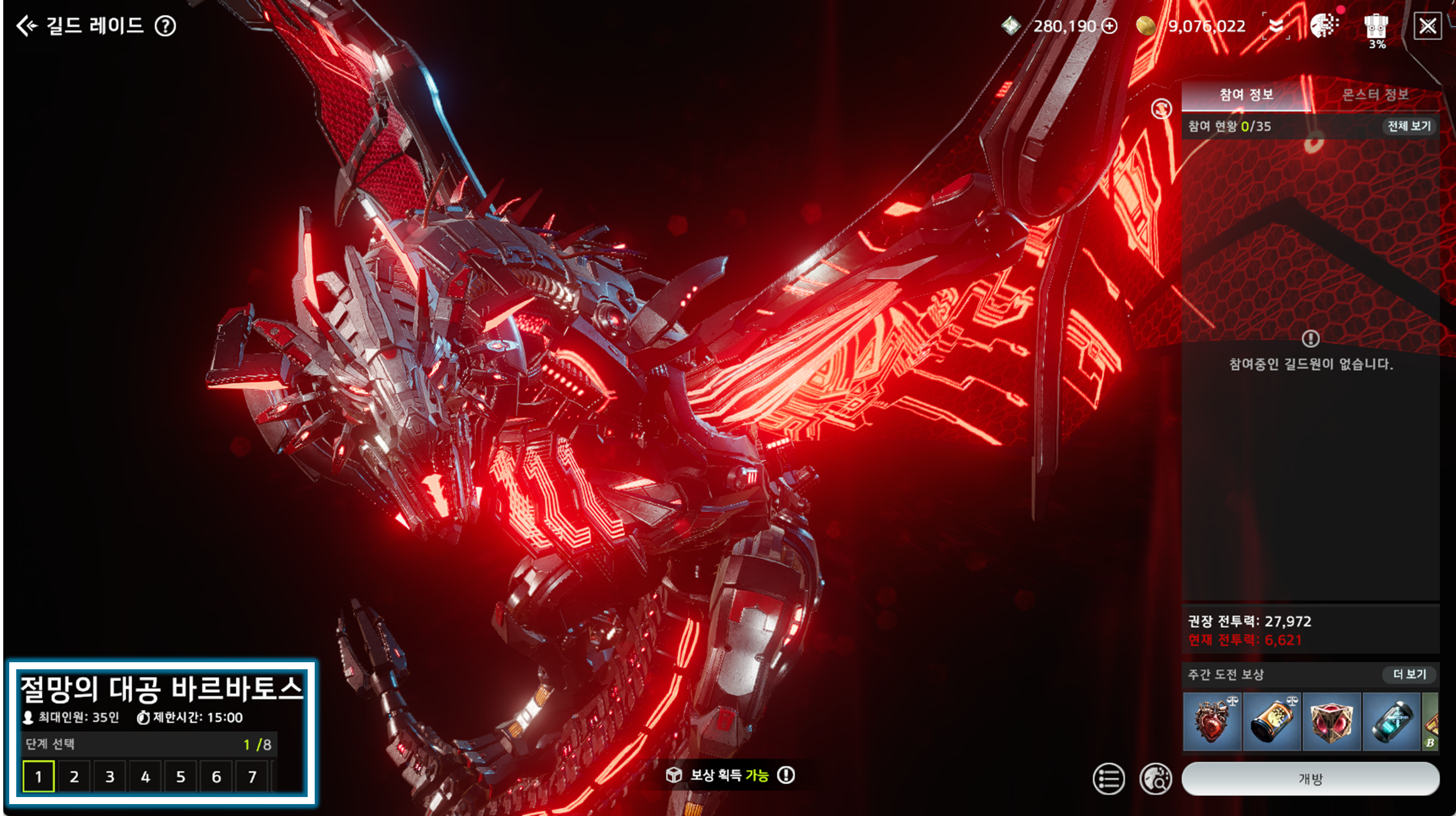This screenshot has width=1456, height=816.
Task: Inspect the red heart reward item
Action: (1212, 722)
